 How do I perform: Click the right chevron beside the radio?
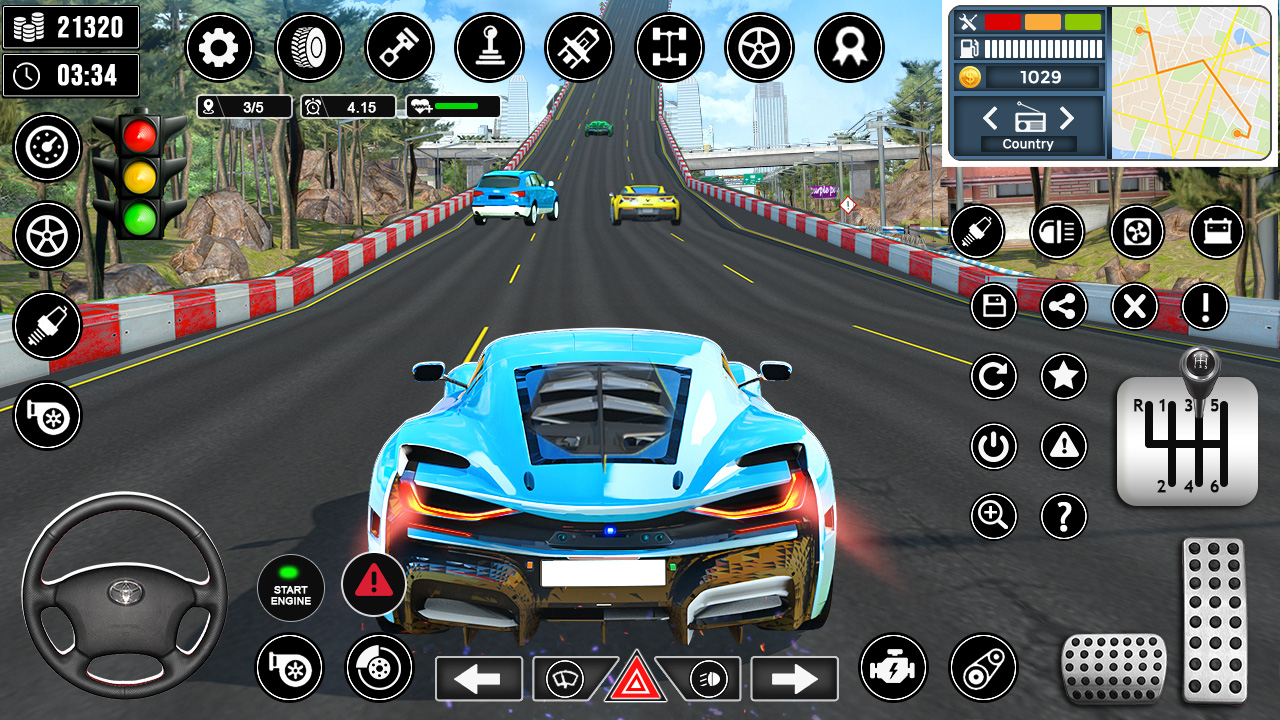pos(1068,118)
